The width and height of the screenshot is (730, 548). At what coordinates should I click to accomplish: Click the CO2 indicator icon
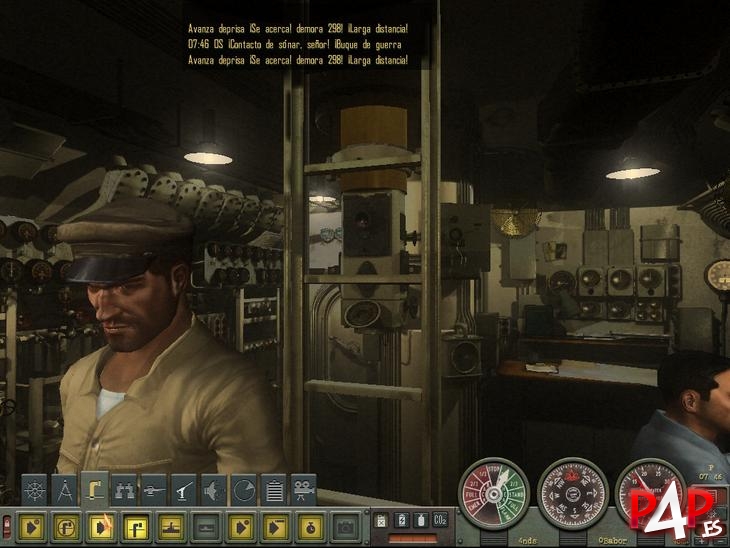point(439,519)
